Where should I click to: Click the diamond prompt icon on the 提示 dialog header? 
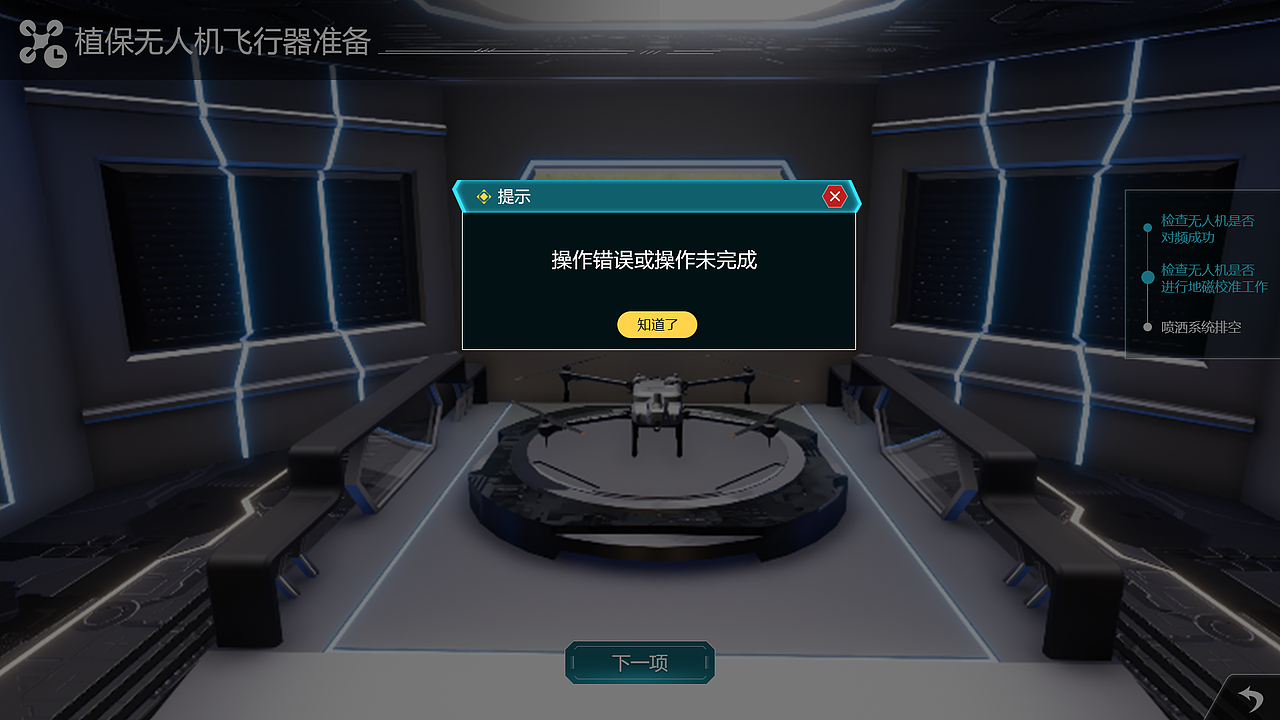tap(483, 196)
